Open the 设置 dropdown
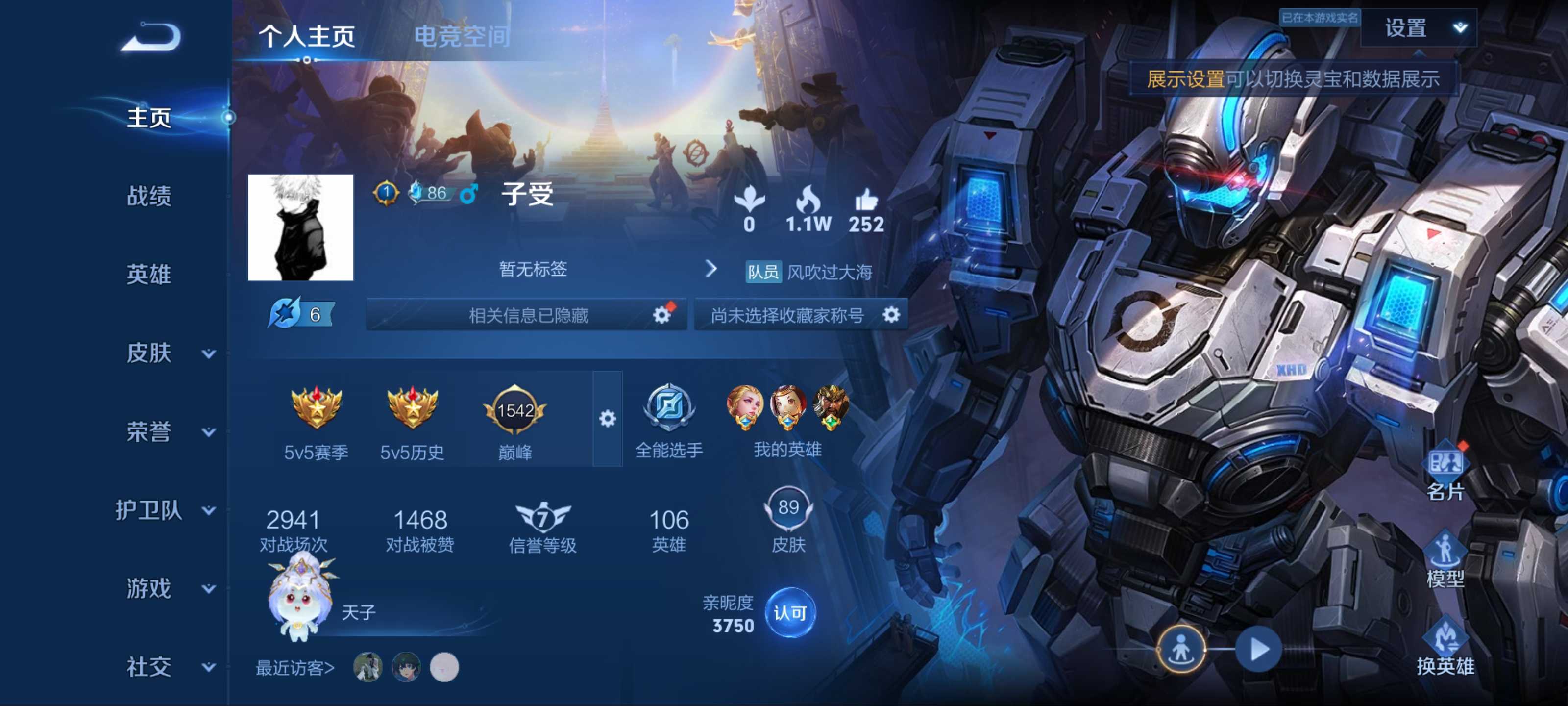 point(1418,28)
